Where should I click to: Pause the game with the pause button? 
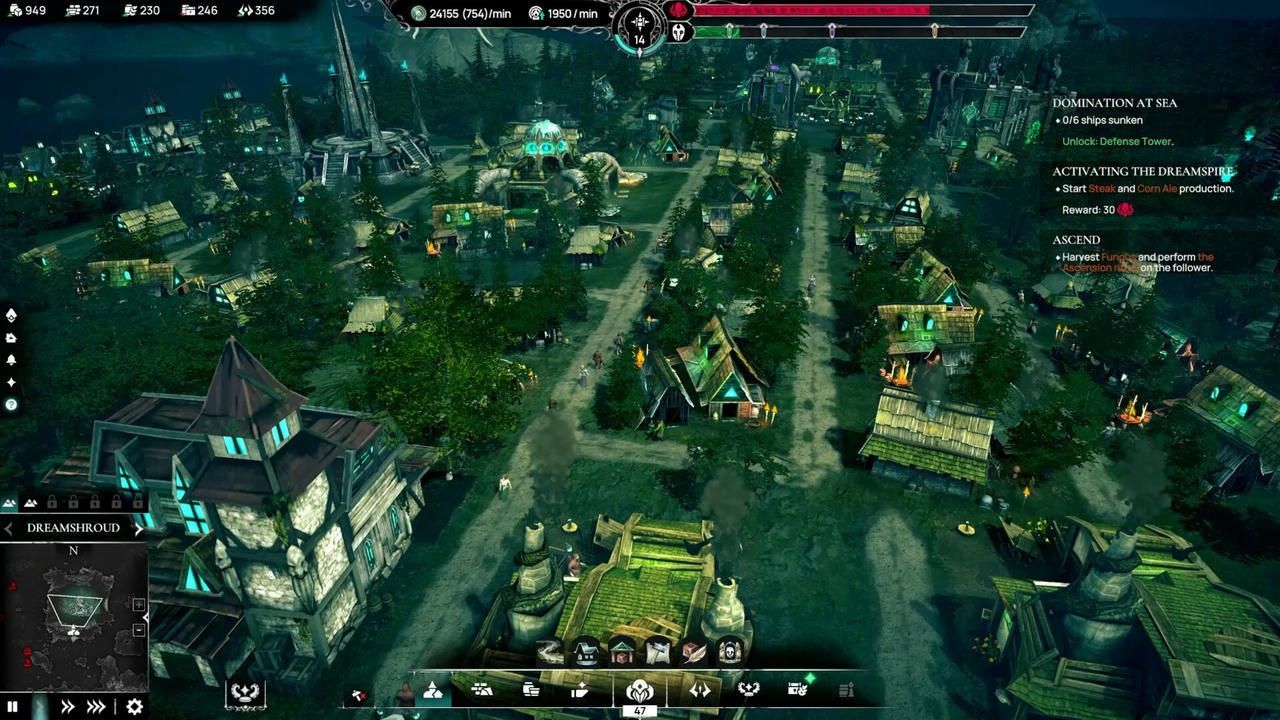point(12,707)
